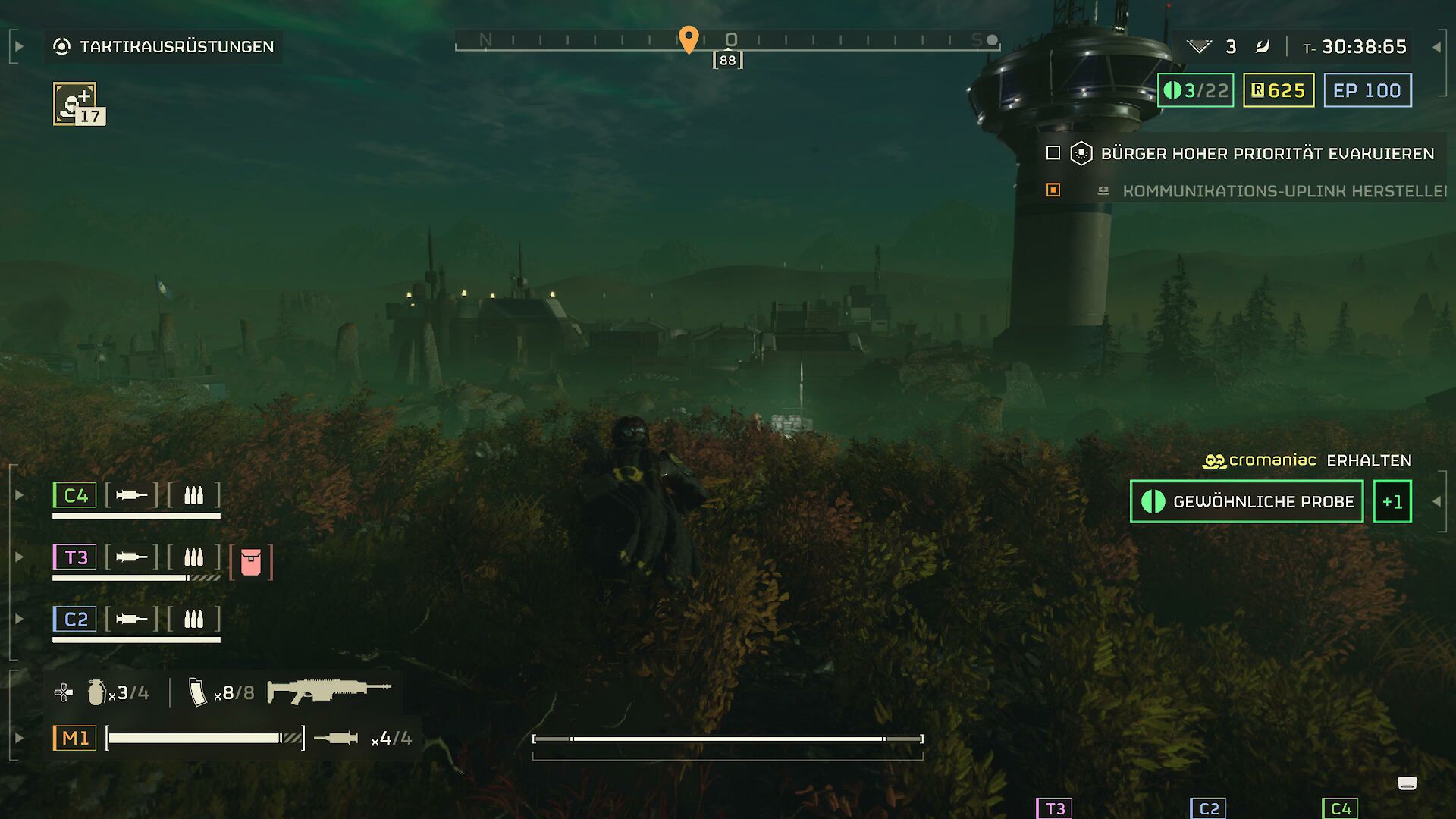Select the primary rifle weapon icon

click(329, 690)
